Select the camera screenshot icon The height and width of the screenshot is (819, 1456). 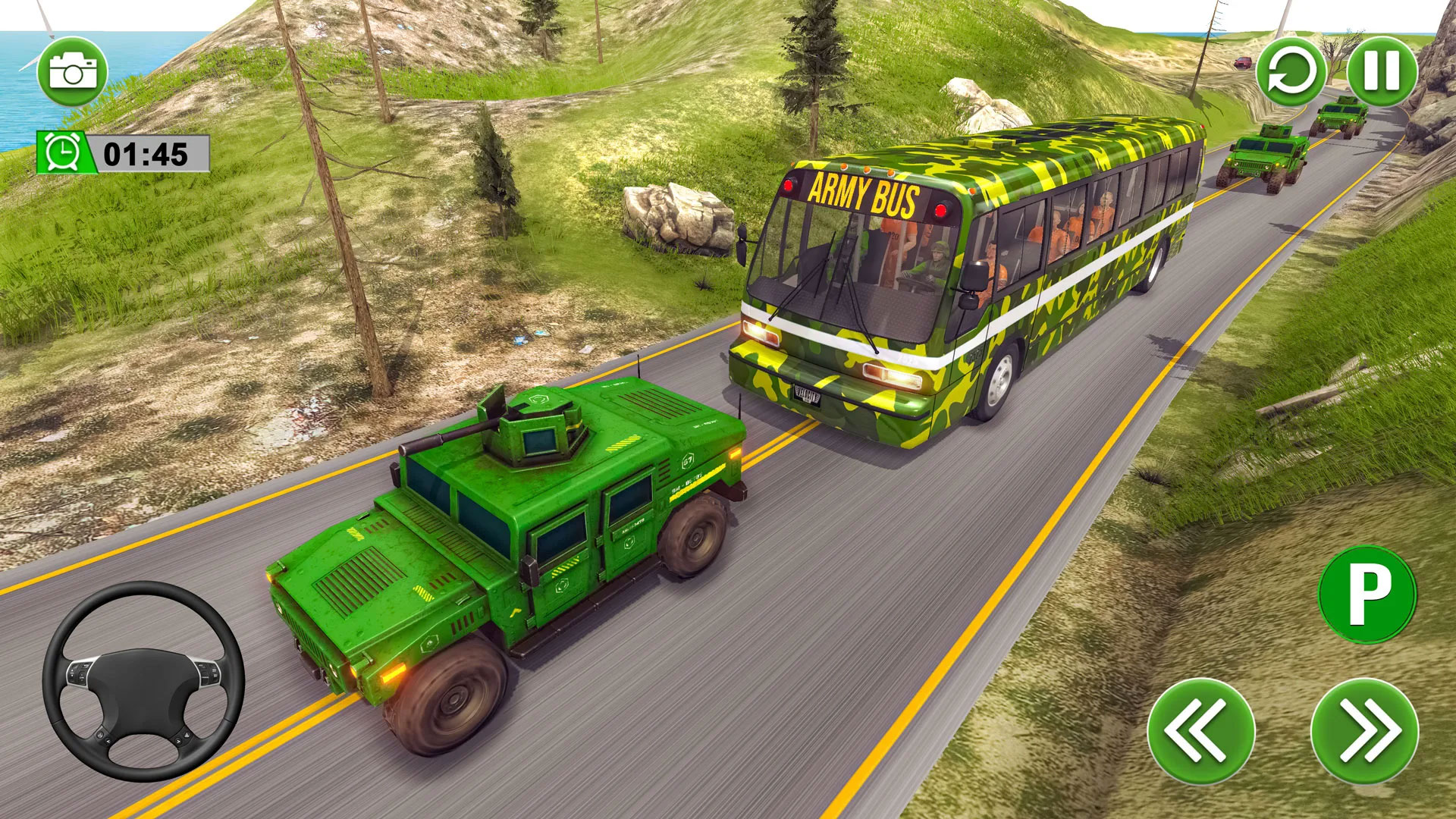72,71
